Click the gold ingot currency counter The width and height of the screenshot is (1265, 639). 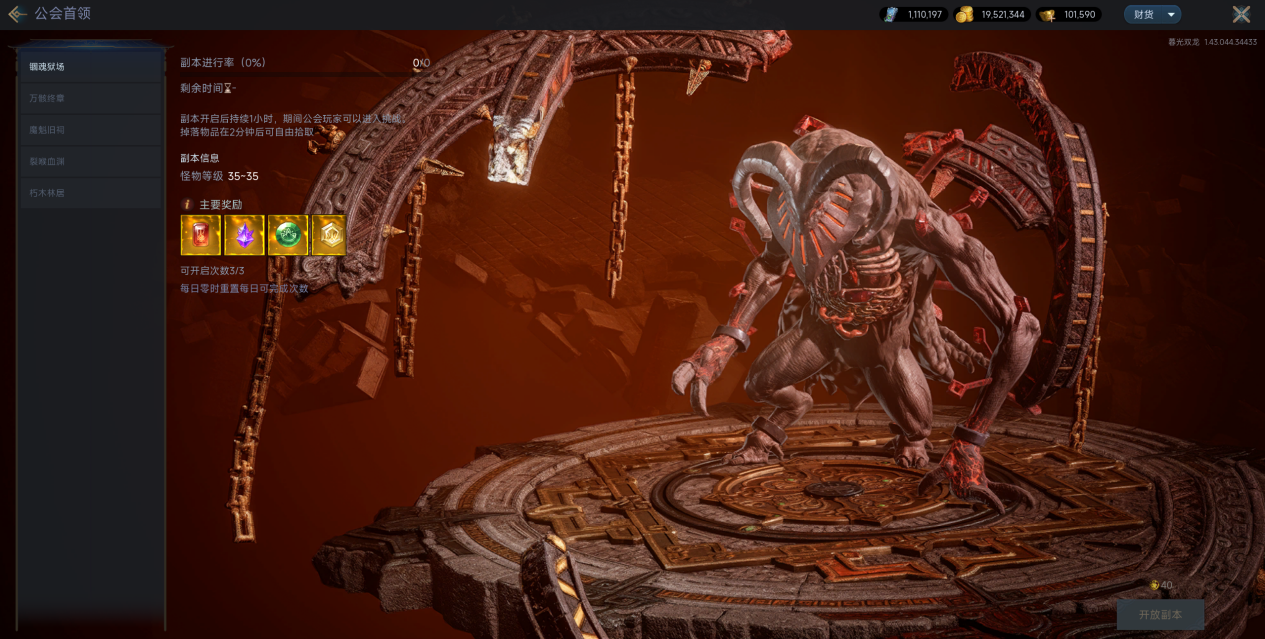(1069, 14)
